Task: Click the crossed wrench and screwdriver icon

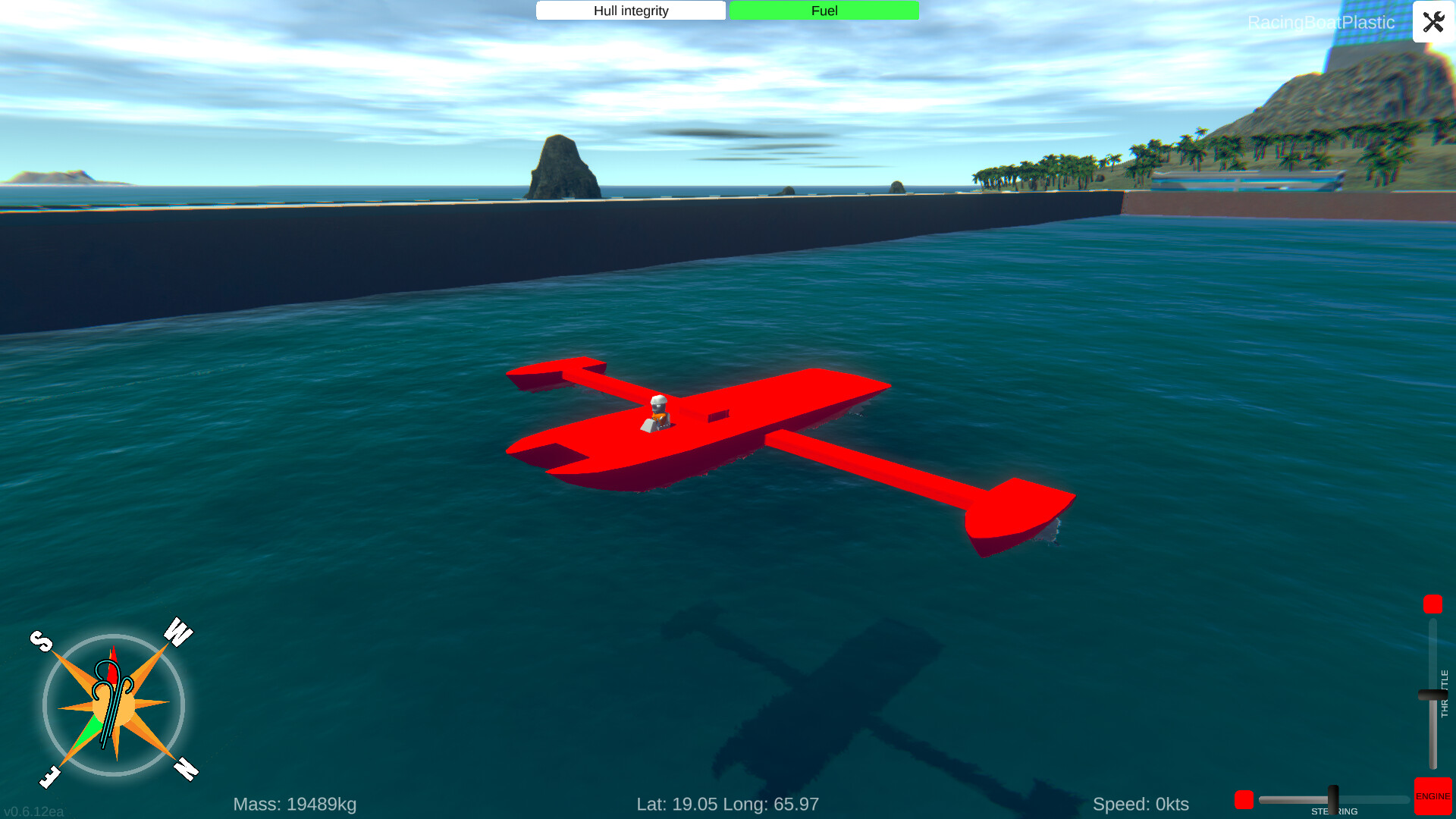Action: click(x=1433, y=22)
